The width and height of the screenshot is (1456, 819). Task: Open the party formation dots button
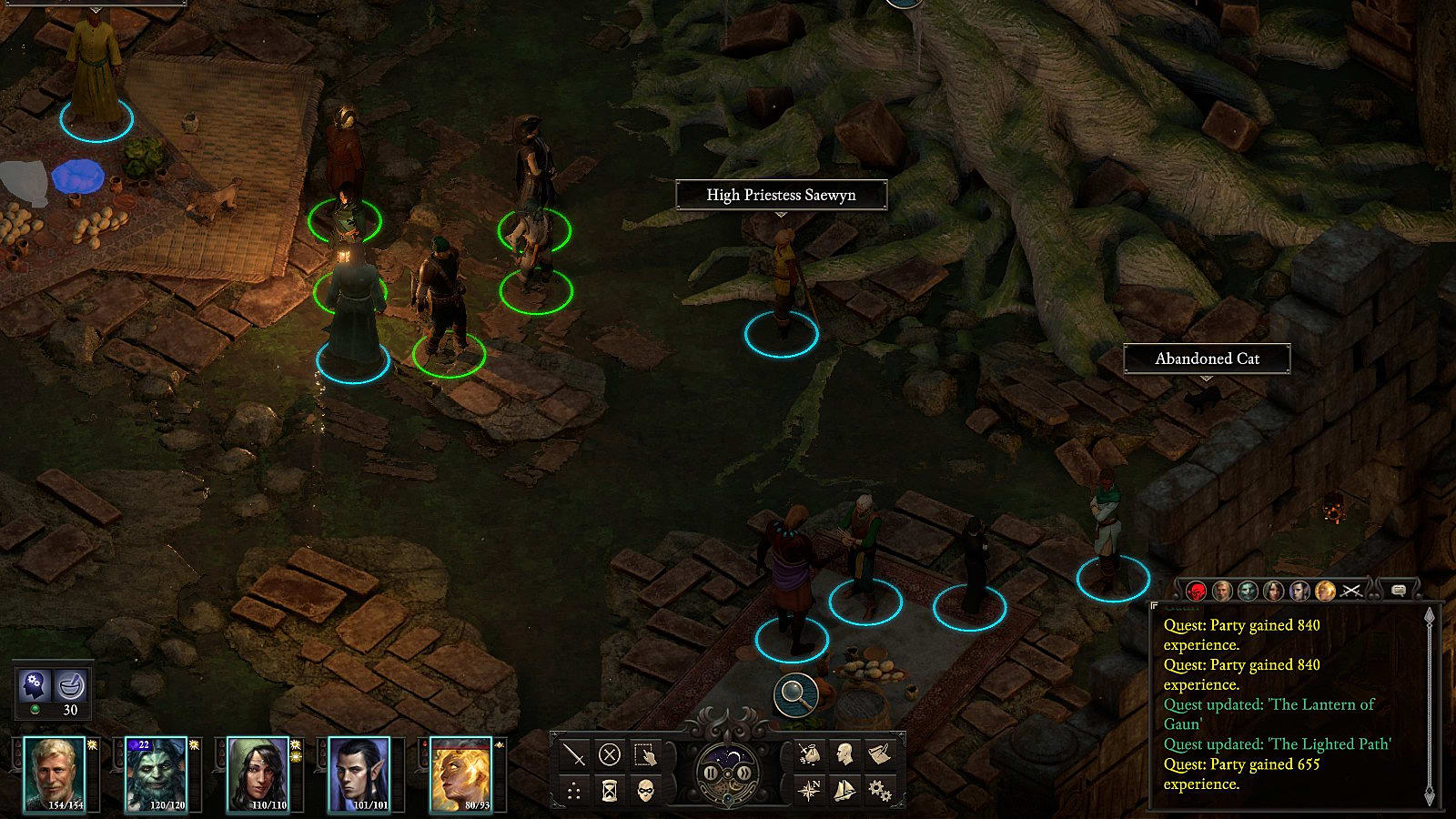pyautogui.click(x=574, y=791)
